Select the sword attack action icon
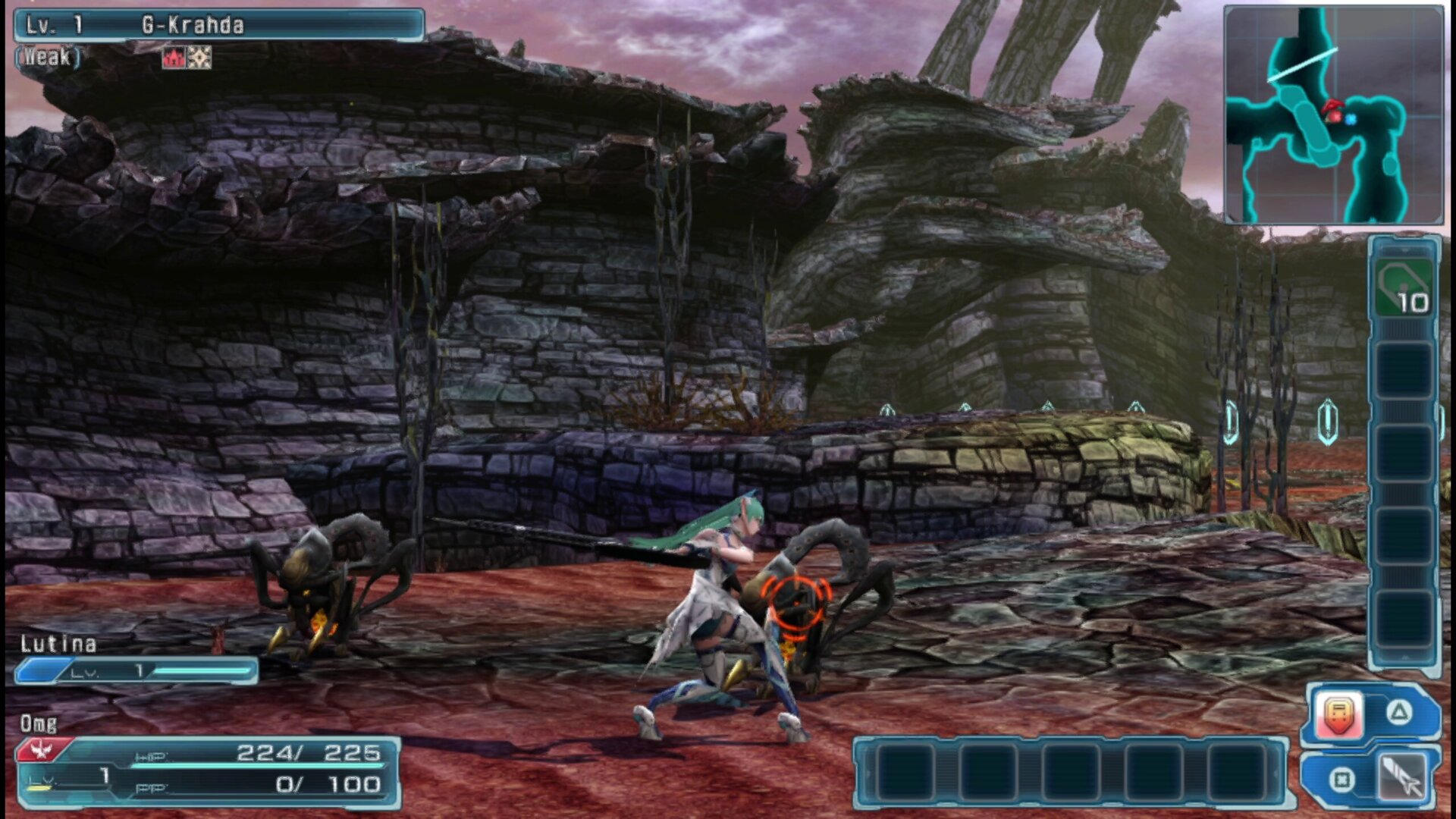 point(1401,778)
